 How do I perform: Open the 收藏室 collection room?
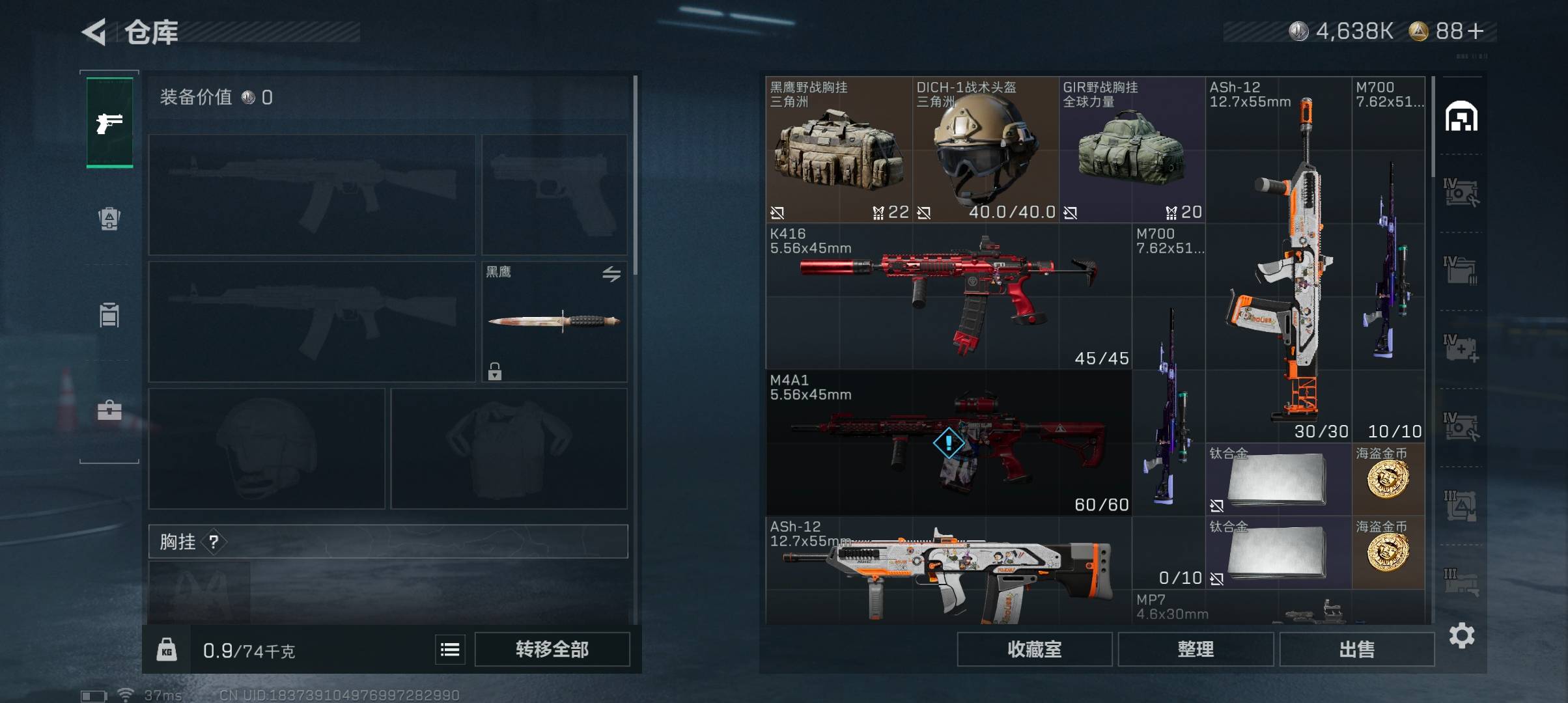pos(1034,649)
